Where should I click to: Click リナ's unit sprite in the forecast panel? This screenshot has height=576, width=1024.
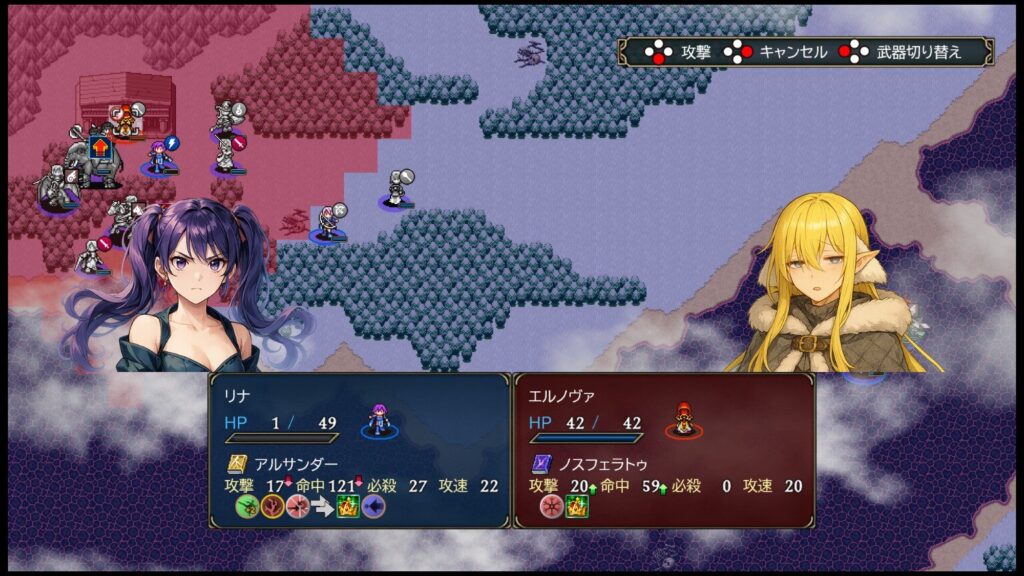pos(379,420)
